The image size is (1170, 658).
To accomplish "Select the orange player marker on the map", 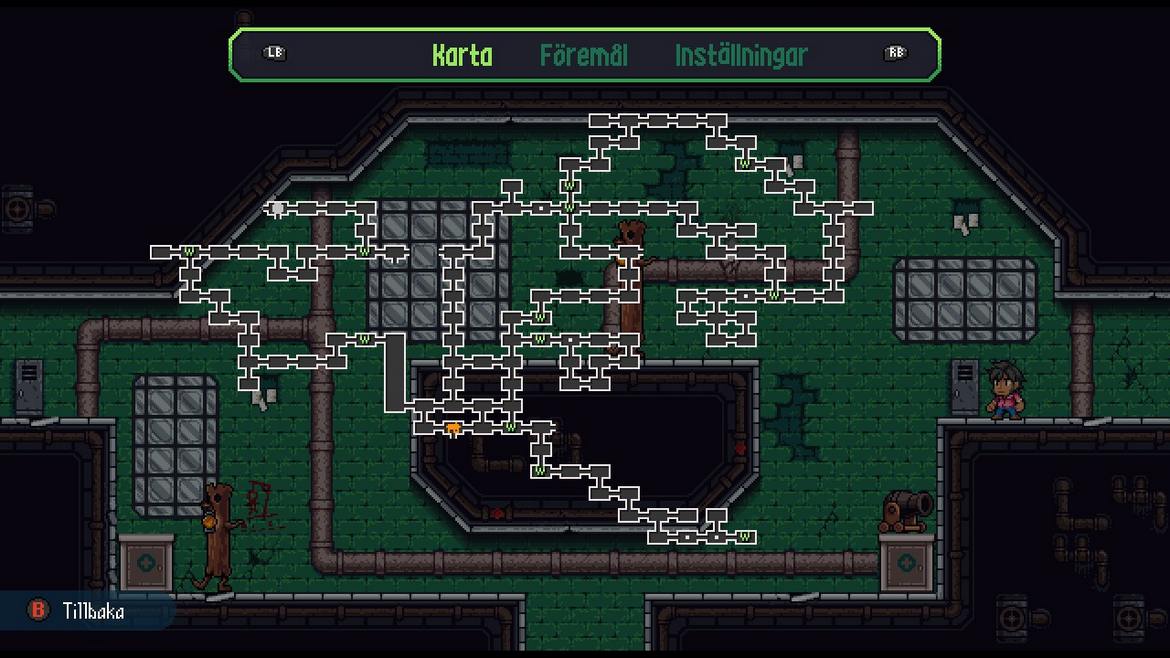I will [453, 429].
